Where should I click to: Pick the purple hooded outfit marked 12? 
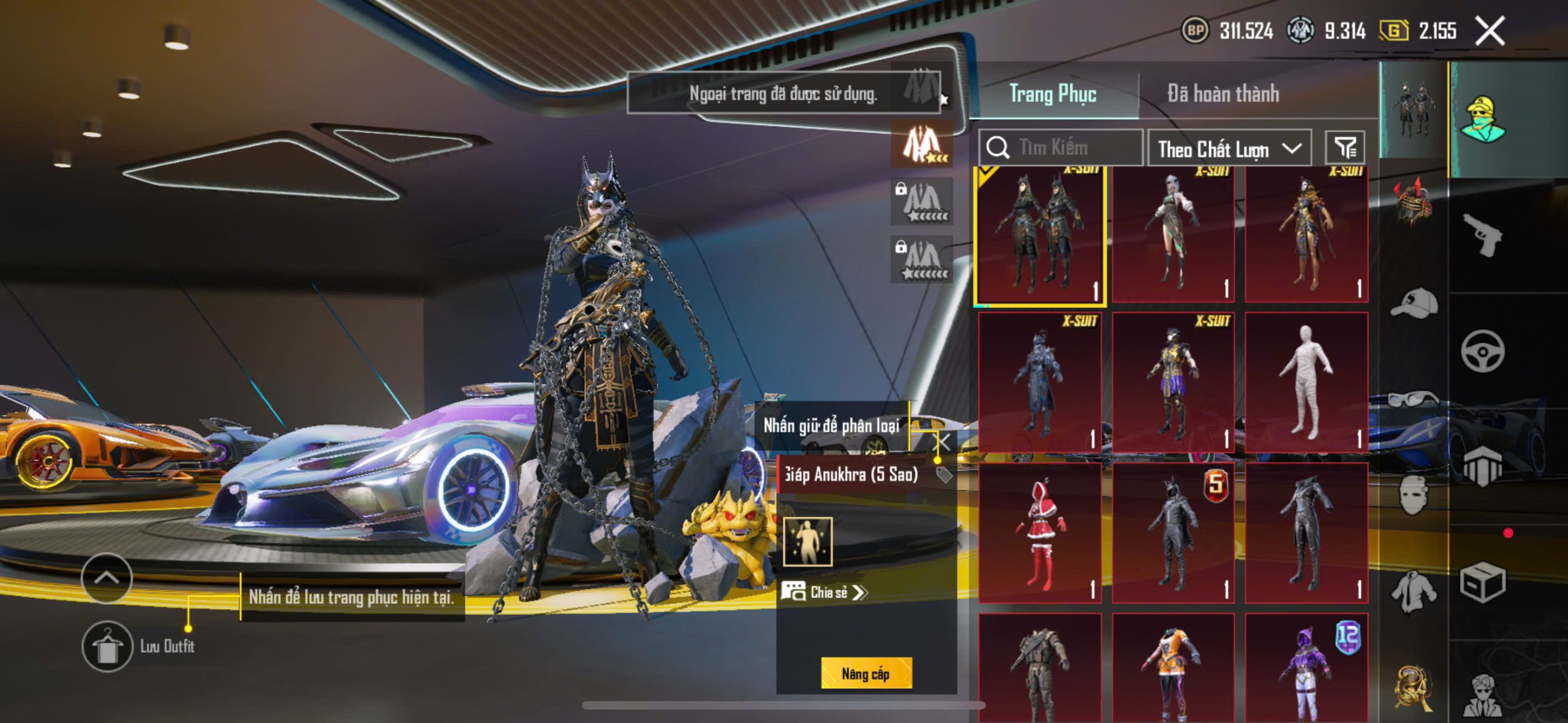pyautogui.click(x=1306, y=667)
